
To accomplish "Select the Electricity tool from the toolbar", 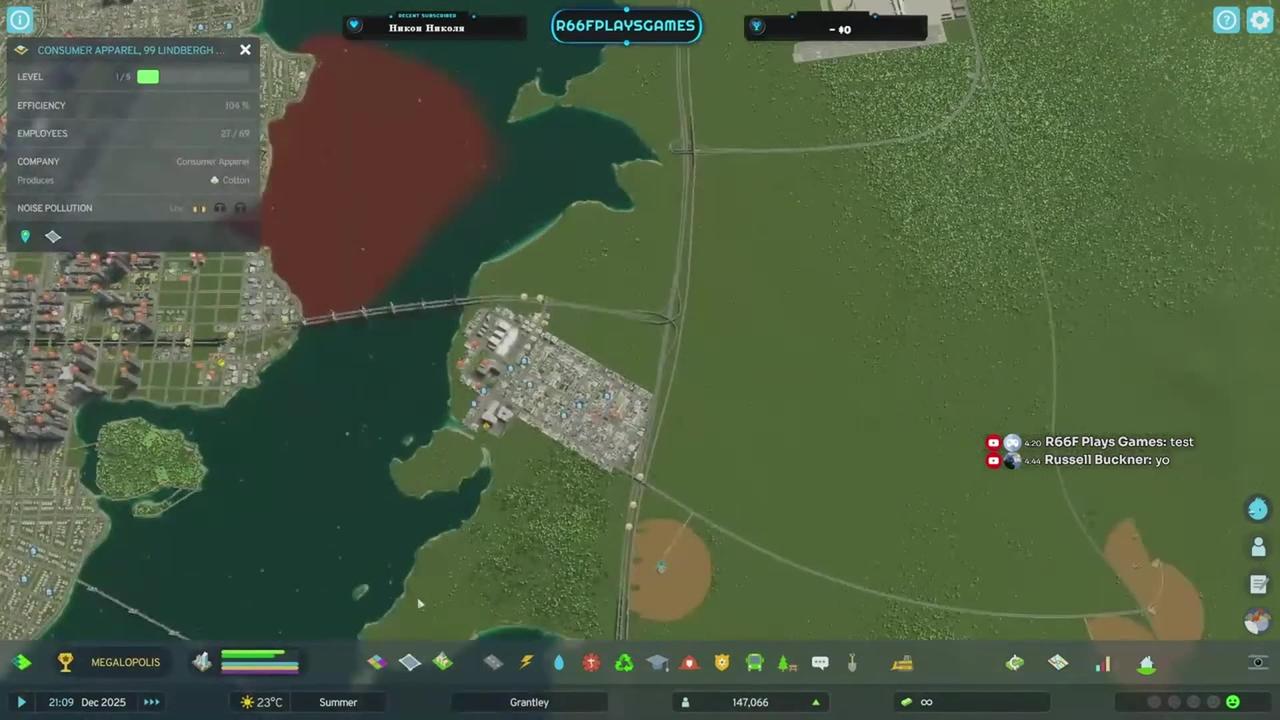I will (x=527, y=662).
